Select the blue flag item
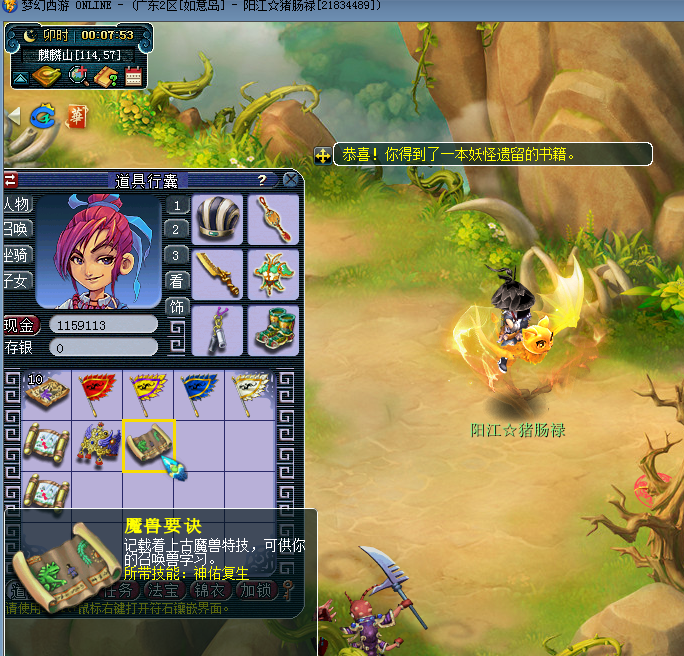 (198, 394)
